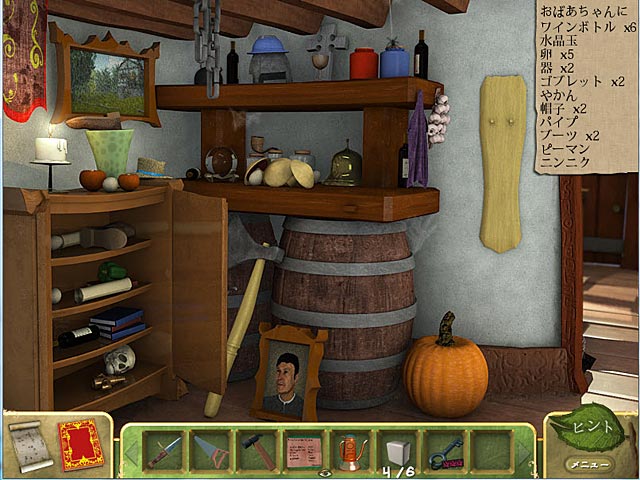Viewport: 640px width, 480px height.
Task: Select the hand saw inventory slot
Action: pyautogui.click(x=209, y=450)
